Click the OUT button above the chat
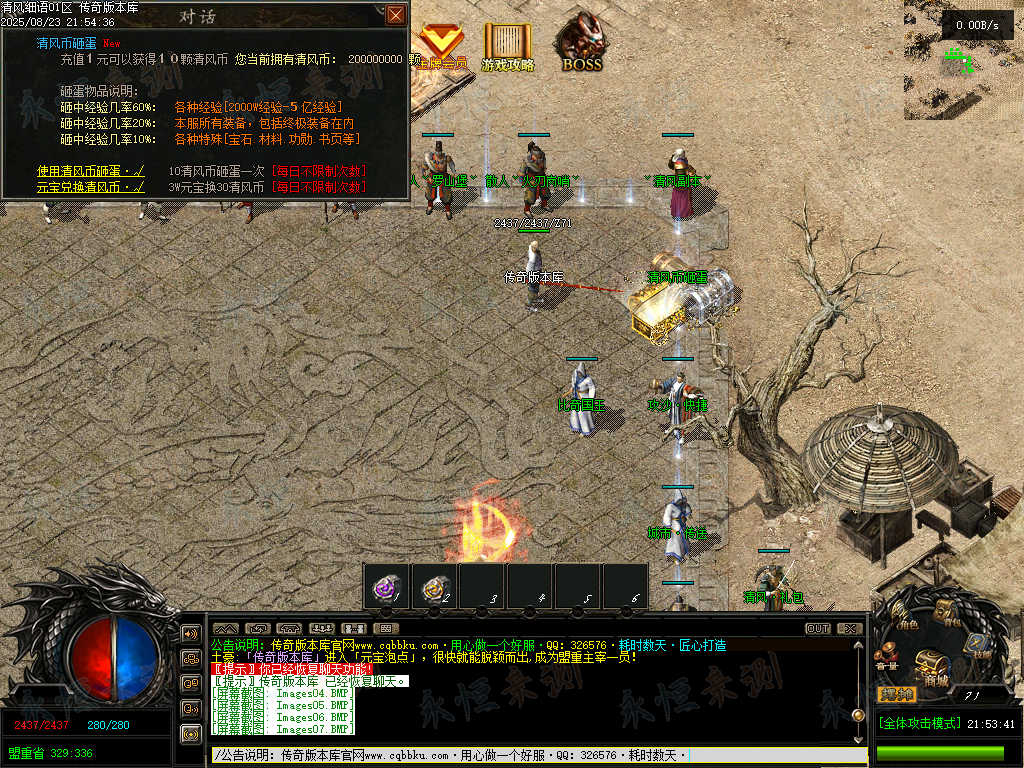 pyautogui.click(x=818, y=629)
